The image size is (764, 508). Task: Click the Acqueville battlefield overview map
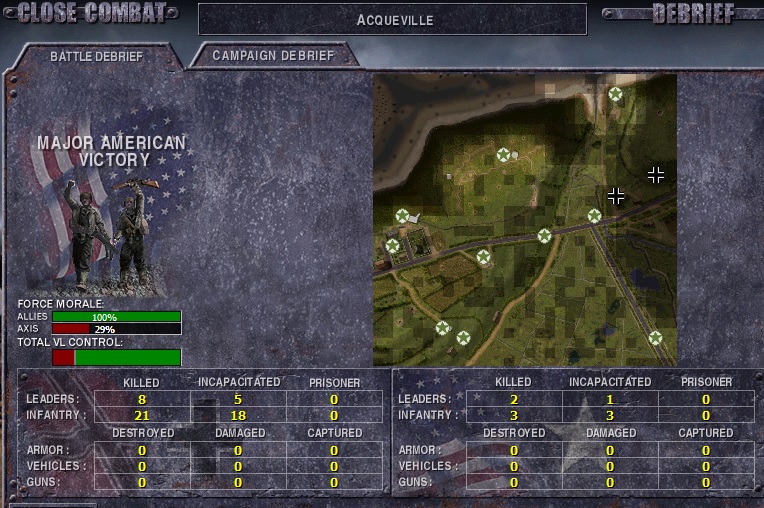pos(524,220)
